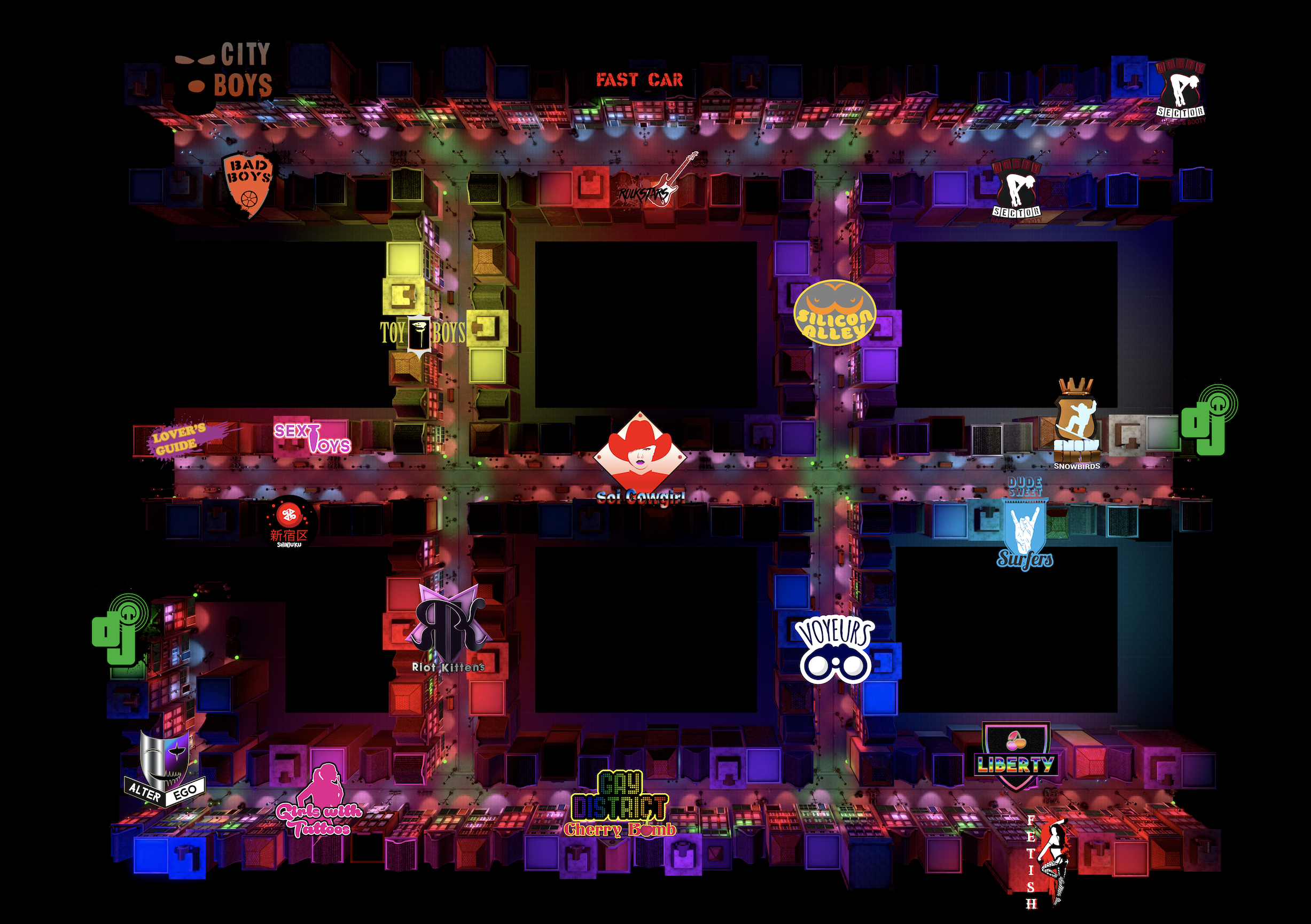
Task: Open the Alter Ego mask logo
Action: [x=165, y=768]
